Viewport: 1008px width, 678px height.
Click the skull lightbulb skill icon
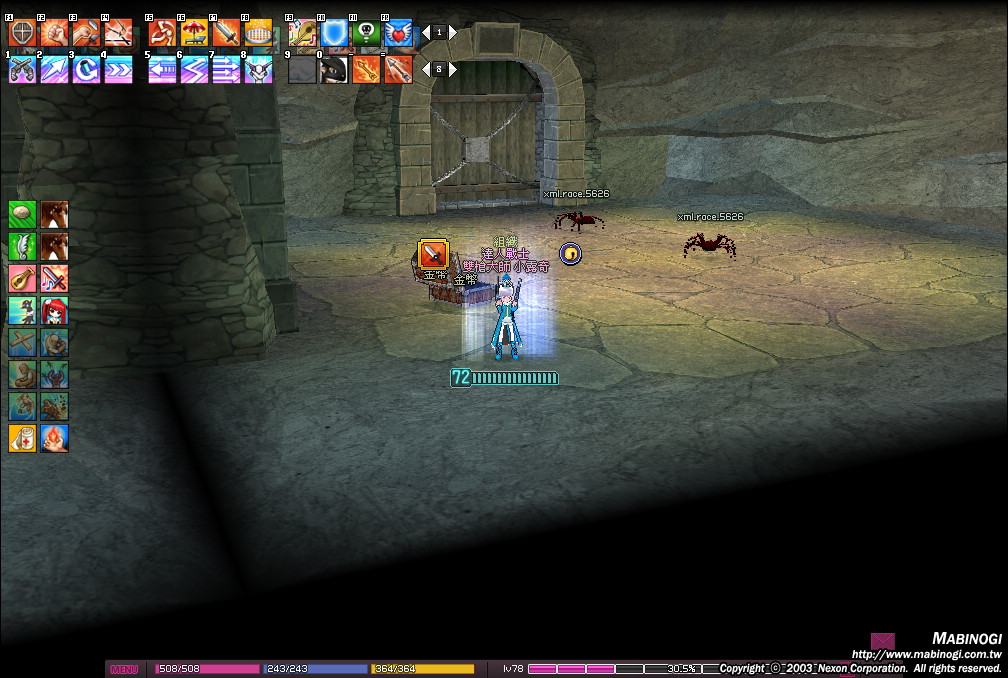[366, 33]
